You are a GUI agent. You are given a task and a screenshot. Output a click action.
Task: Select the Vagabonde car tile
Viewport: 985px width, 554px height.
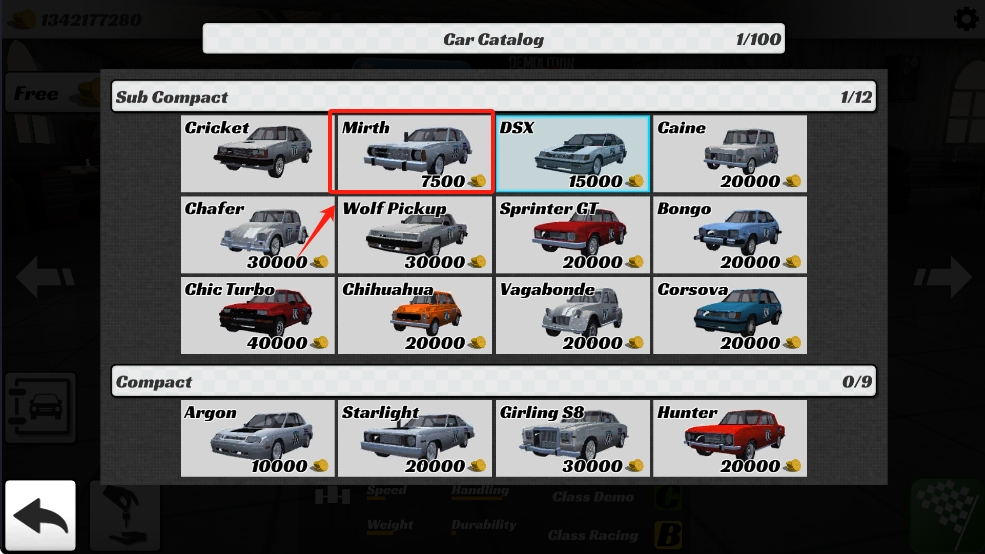[572, 315]
